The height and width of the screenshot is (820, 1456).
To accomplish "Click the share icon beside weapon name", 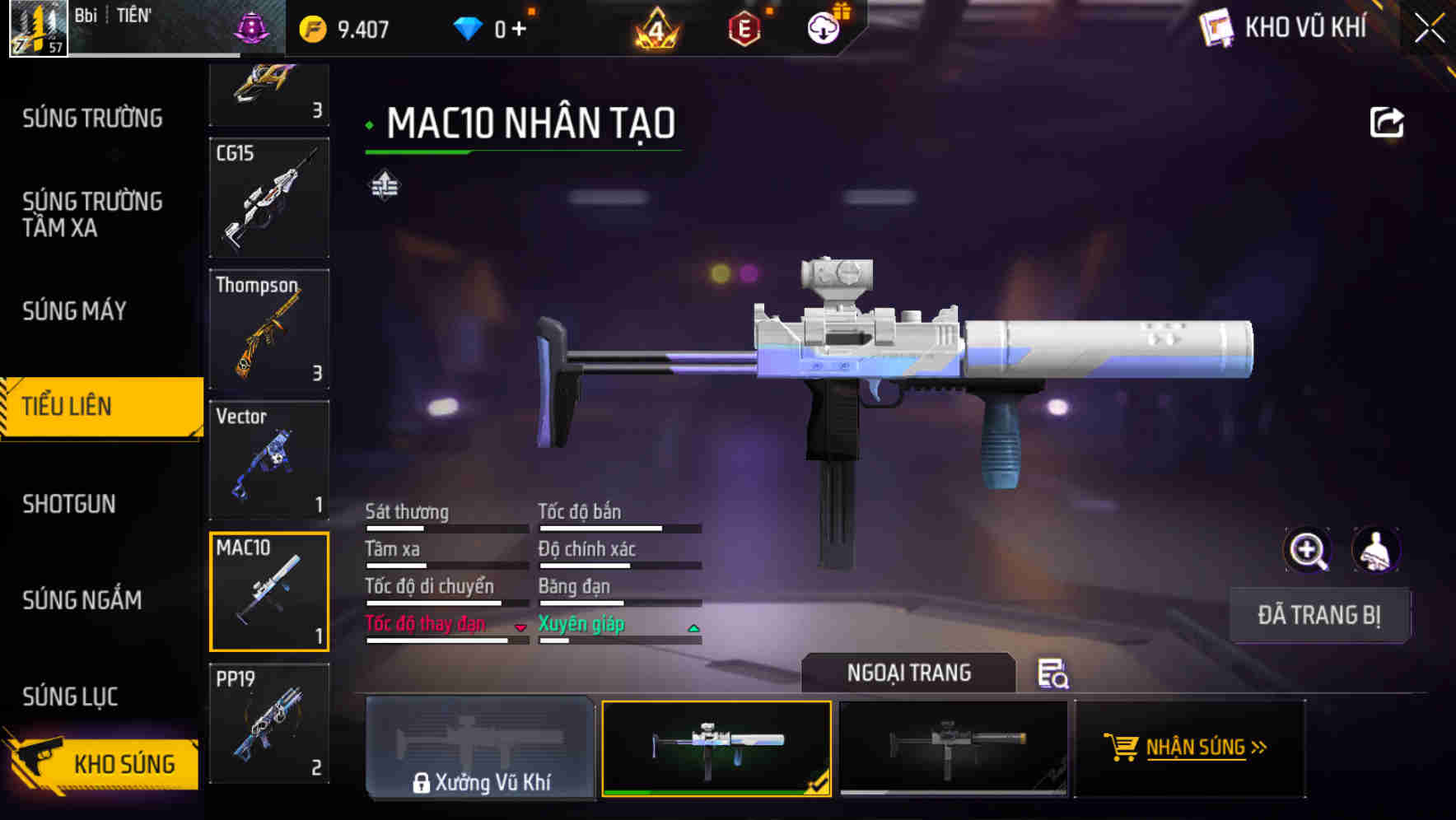I will coord(1387,123).
